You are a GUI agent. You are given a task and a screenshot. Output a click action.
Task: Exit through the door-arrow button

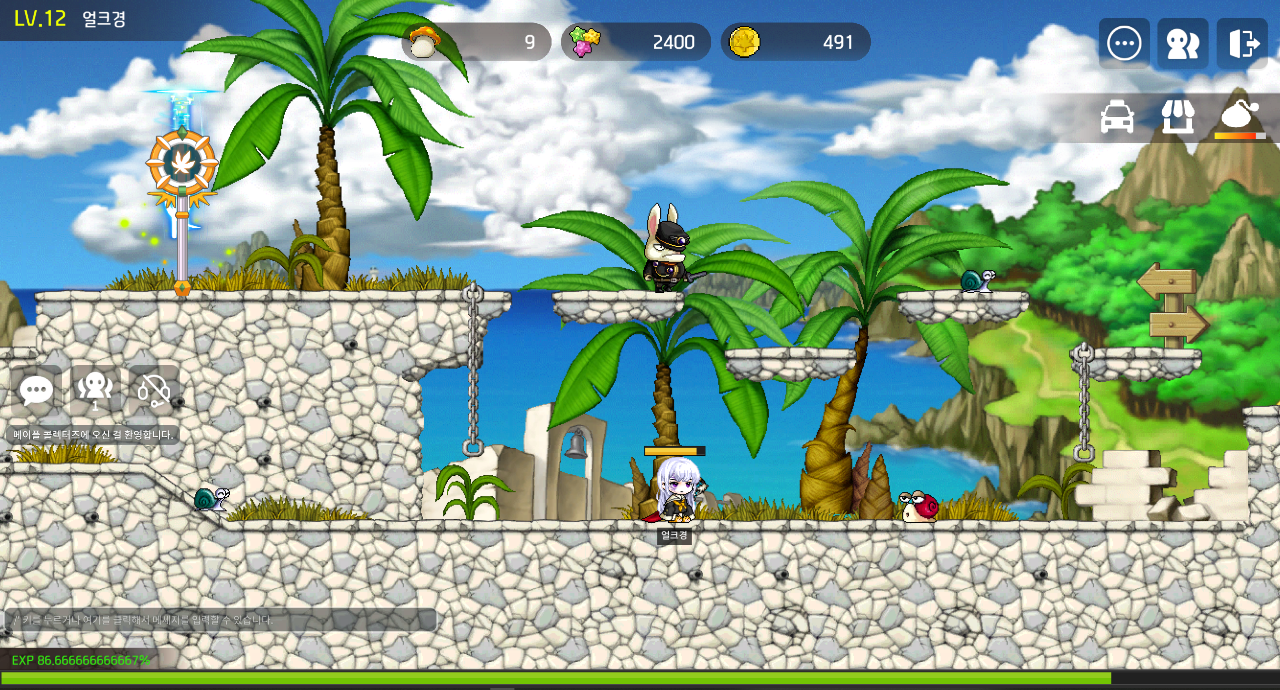[x=1242, y=43]
